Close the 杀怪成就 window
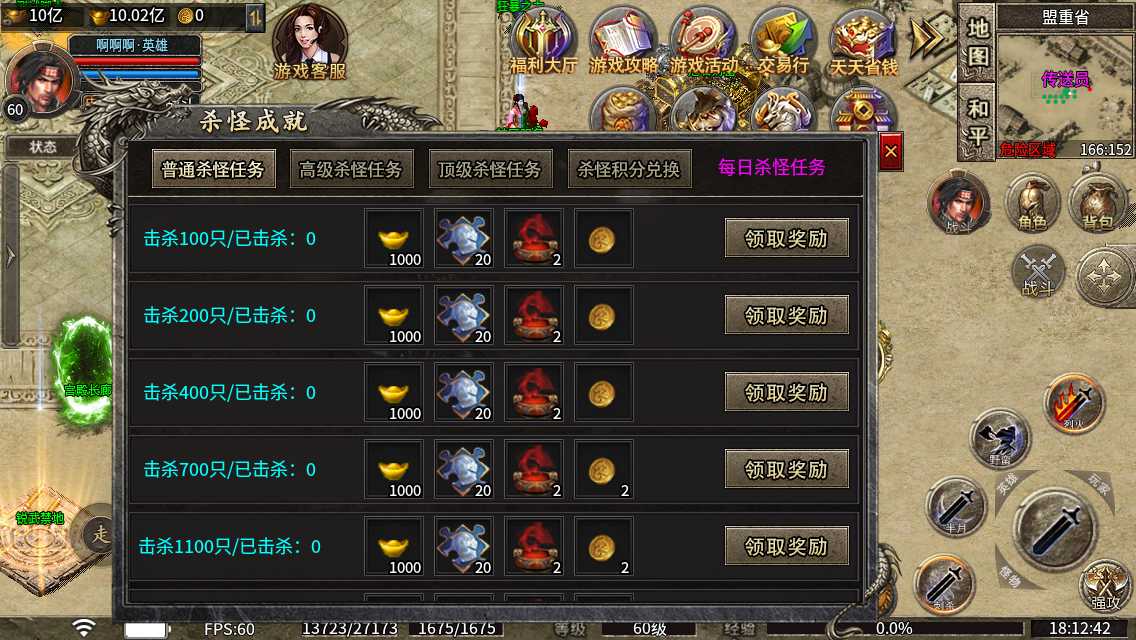Viewport: 1136px width, 640px height. (x=890, y=152)
